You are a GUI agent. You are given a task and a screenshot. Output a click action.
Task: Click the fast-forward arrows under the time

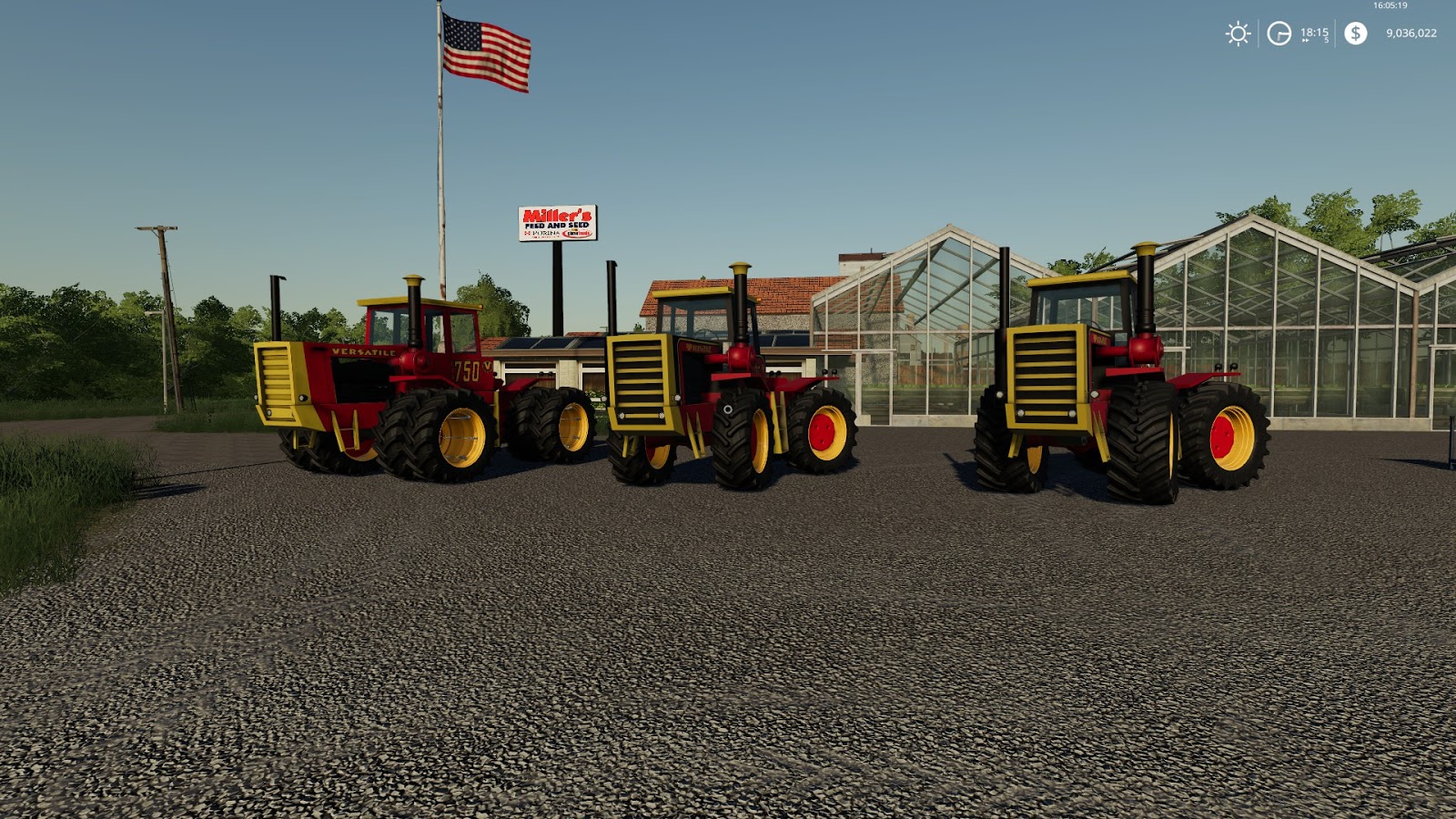tap(1305, 40)
